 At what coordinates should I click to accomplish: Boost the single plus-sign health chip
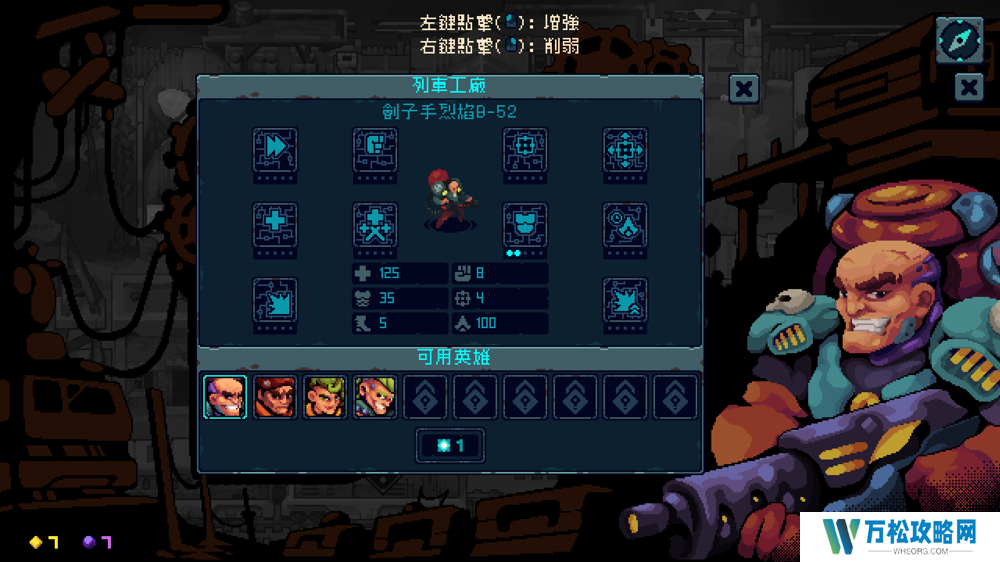274,225
